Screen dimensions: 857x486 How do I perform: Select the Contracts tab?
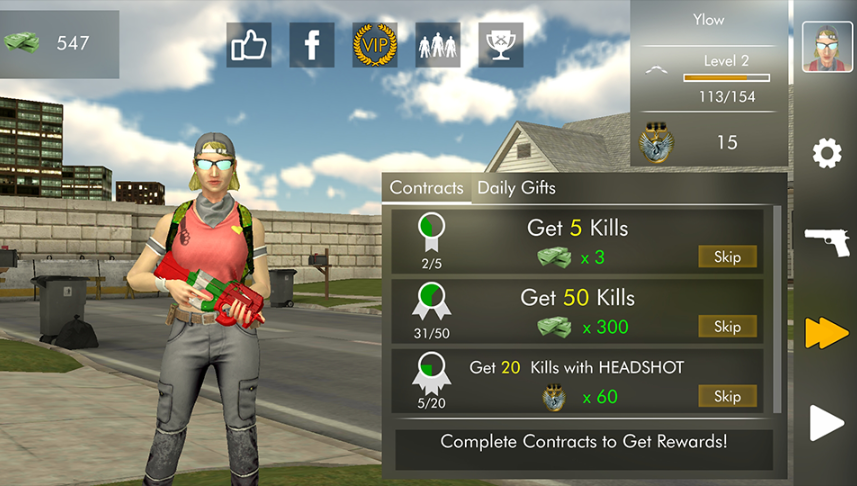coord(426,188)
